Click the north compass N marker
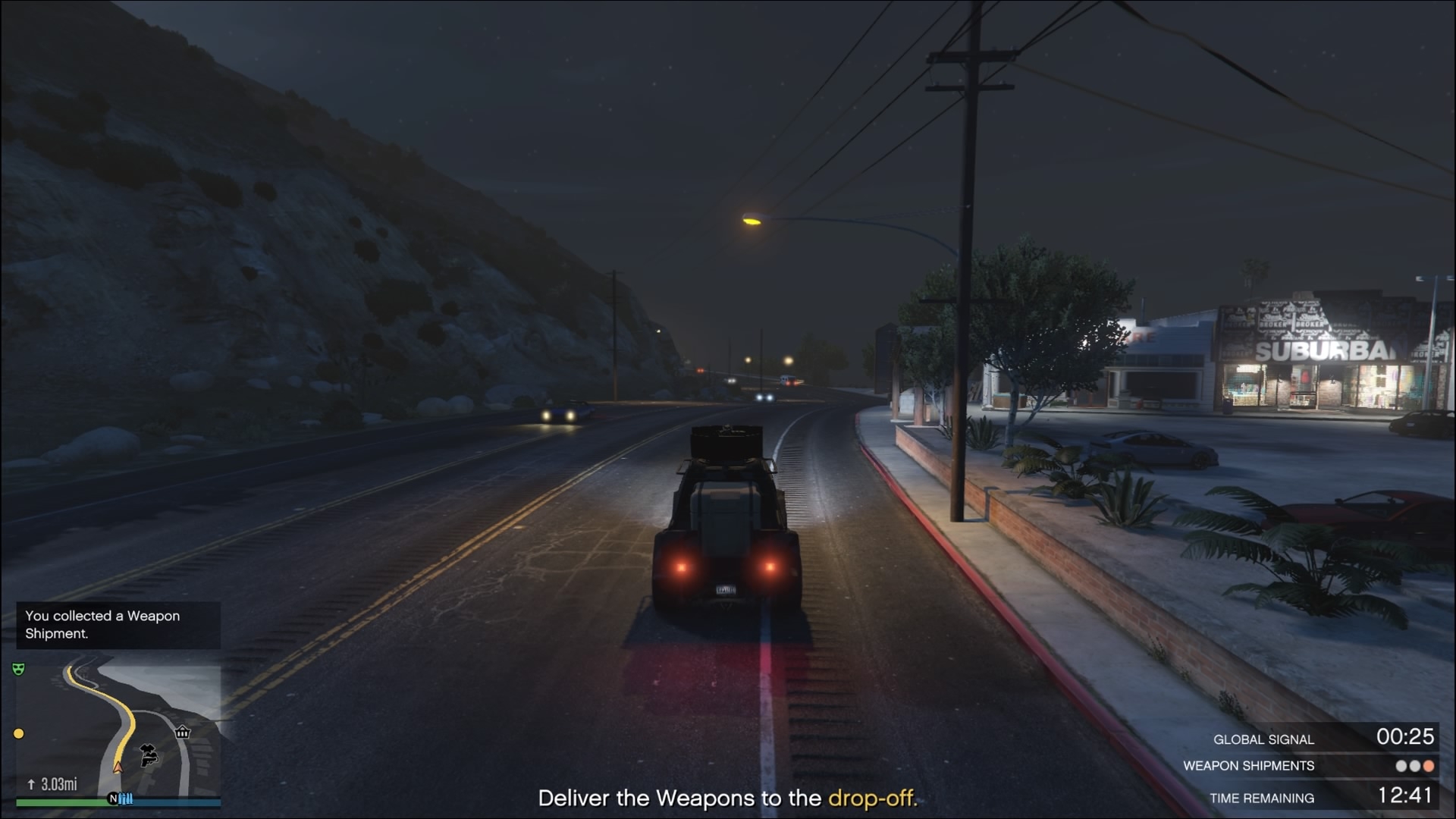1456x819 pixels. (113, 799)
